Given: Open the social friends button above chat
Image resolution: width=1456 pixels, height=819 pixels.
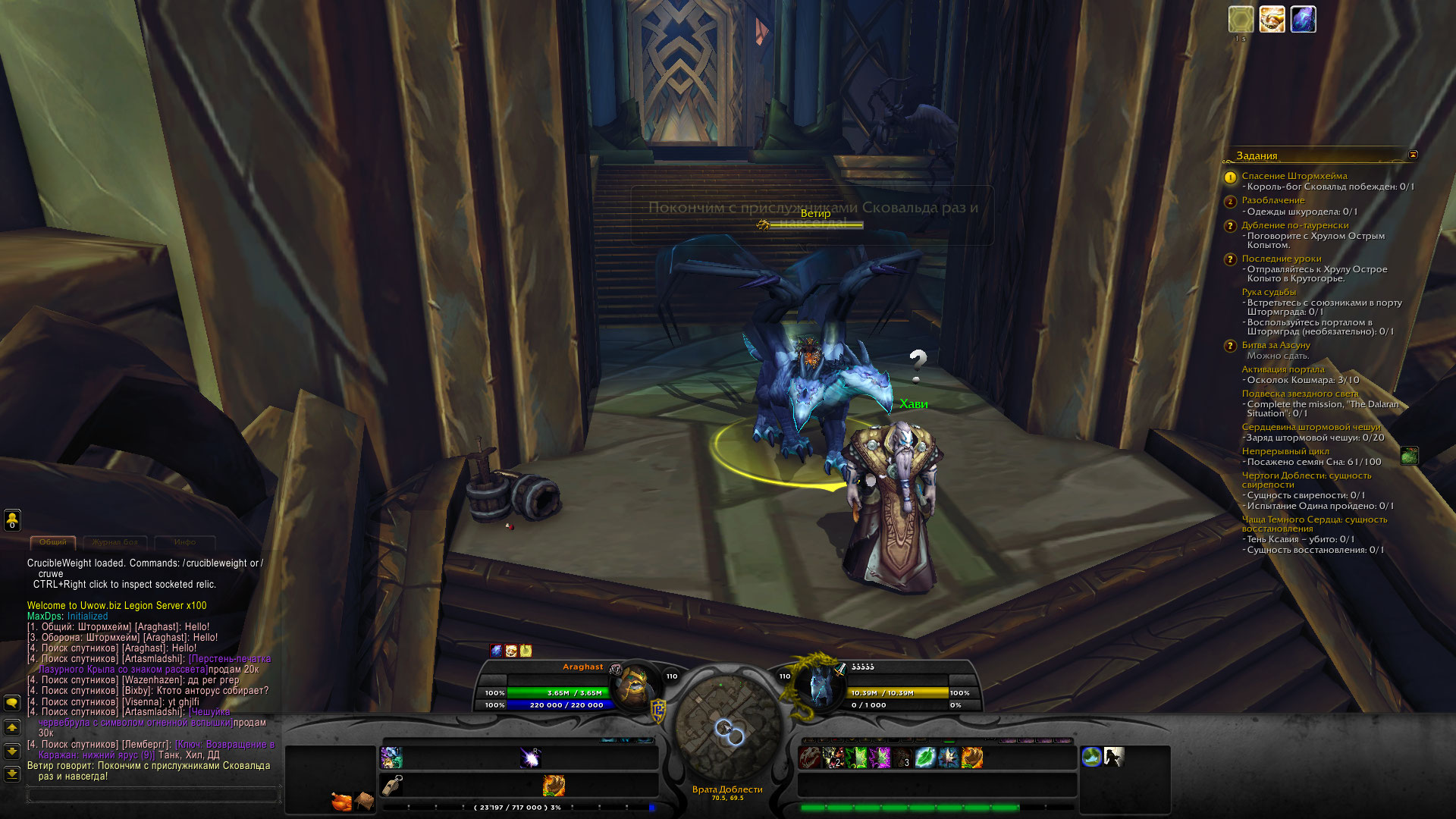Looking at the screenshot, I should 12,520.
